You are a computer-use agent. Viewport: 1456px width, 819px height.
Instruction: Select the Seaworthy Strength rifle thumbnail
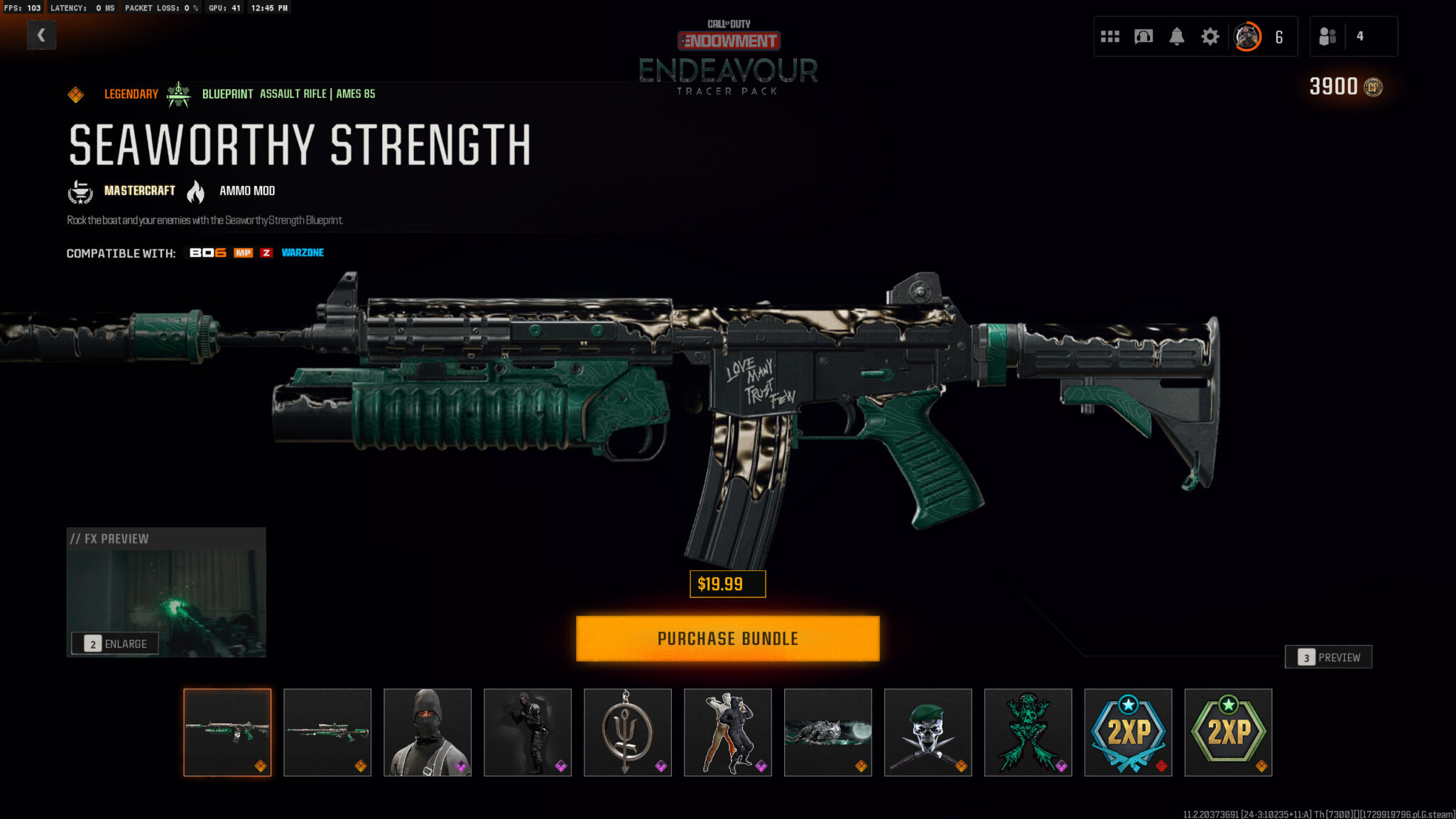pyautogui.click(x=227, y=732)
